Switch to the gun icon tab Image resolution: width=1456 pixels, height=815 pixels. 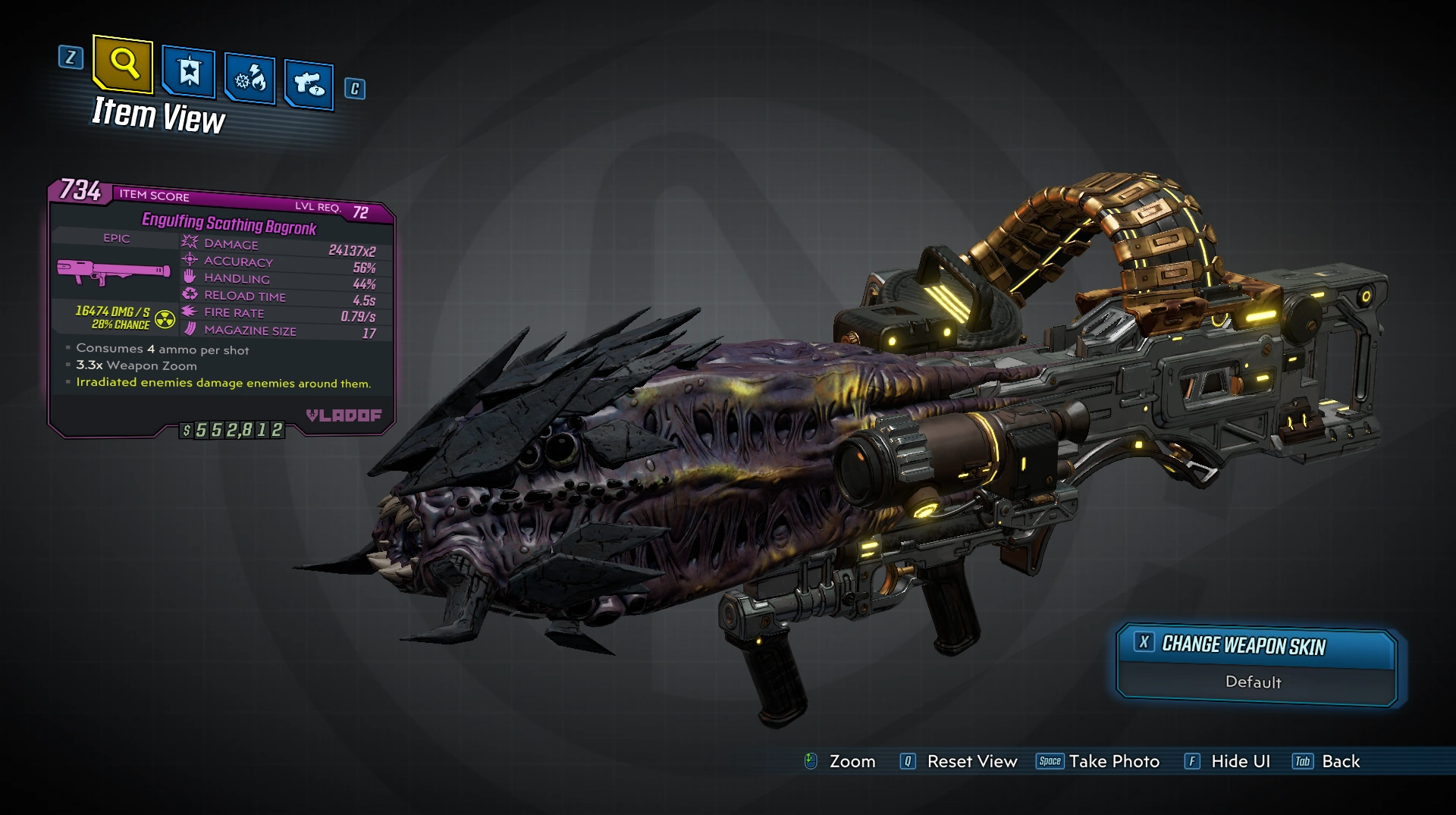(x=309, y=83)
